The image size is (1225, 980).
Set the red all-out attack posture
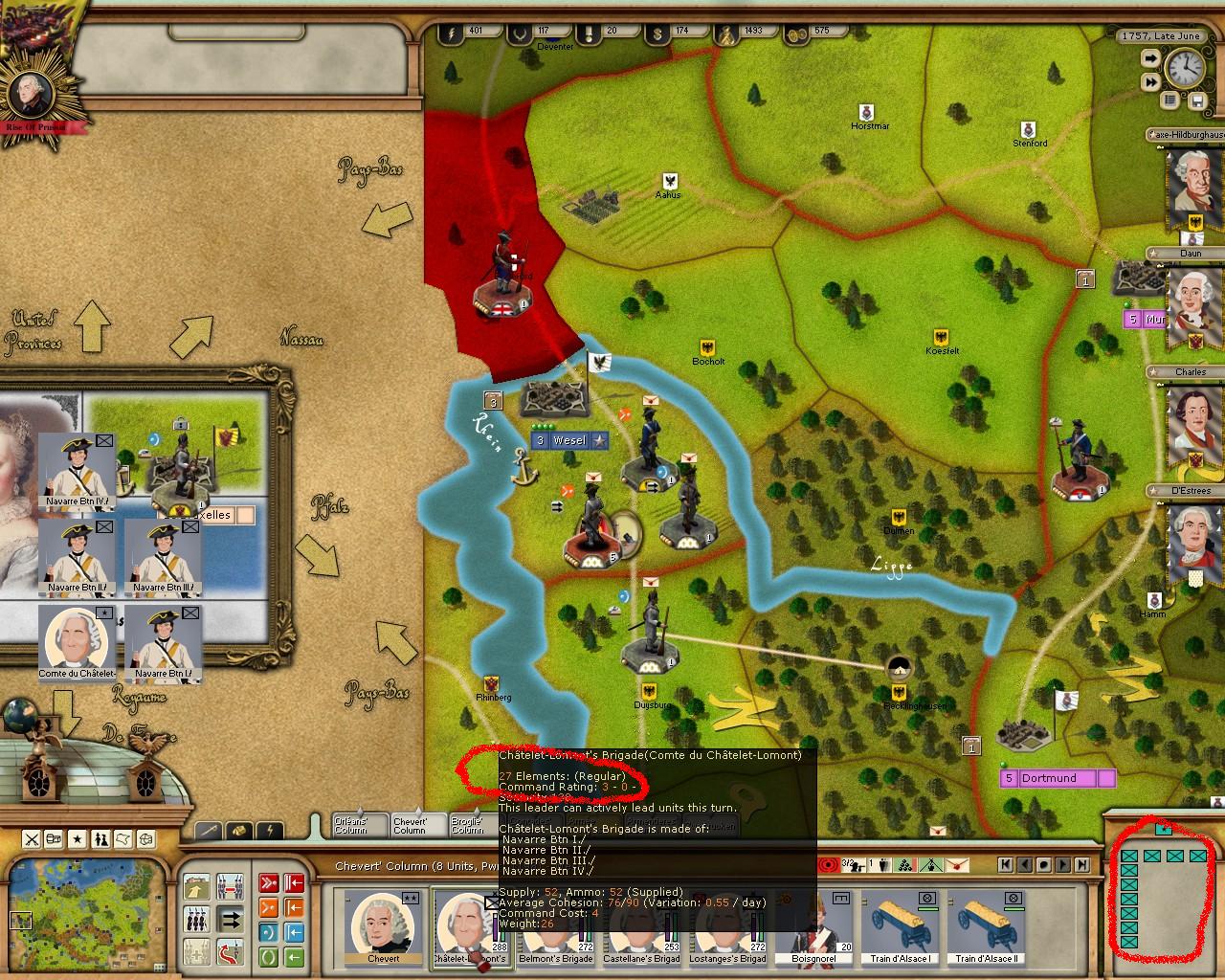pos(269,881)
